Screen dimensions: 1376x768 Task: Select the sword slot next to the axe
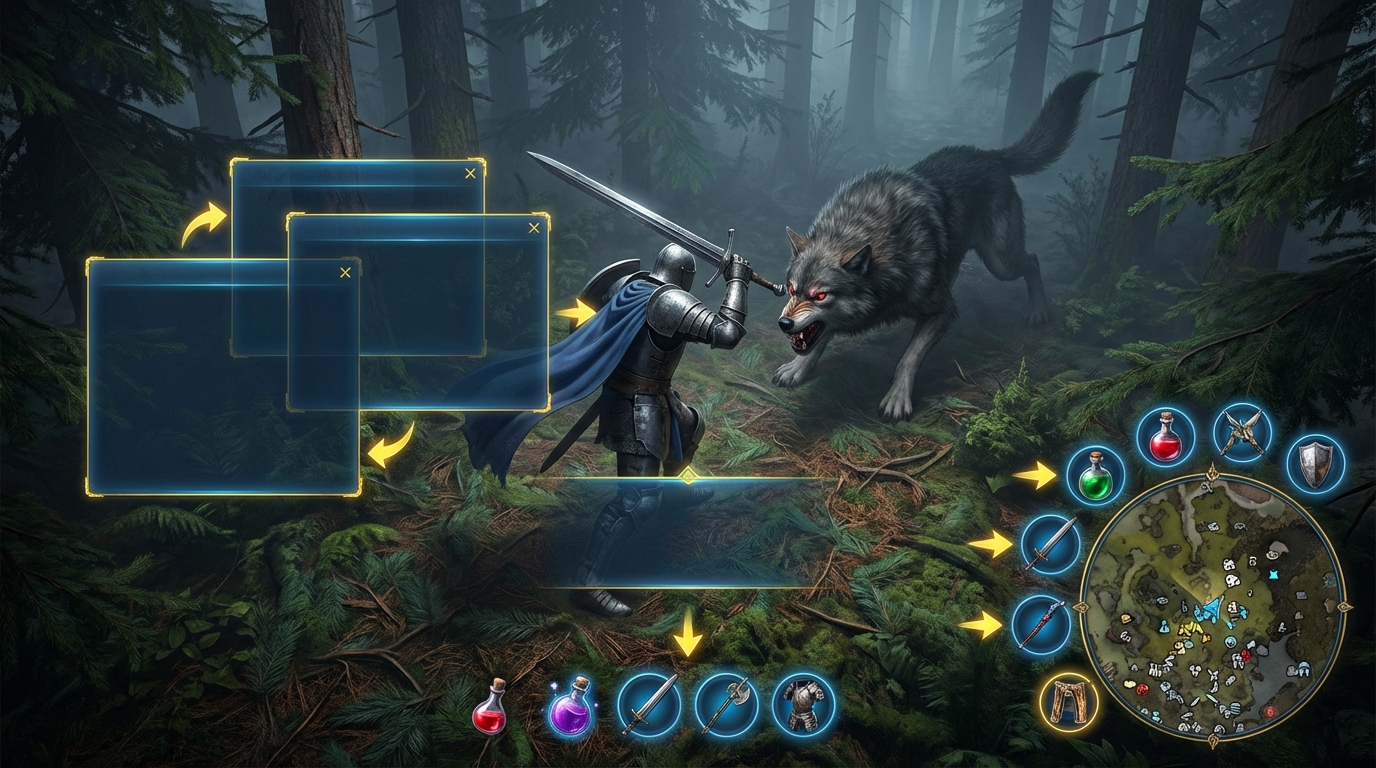[x=648, y=705]
